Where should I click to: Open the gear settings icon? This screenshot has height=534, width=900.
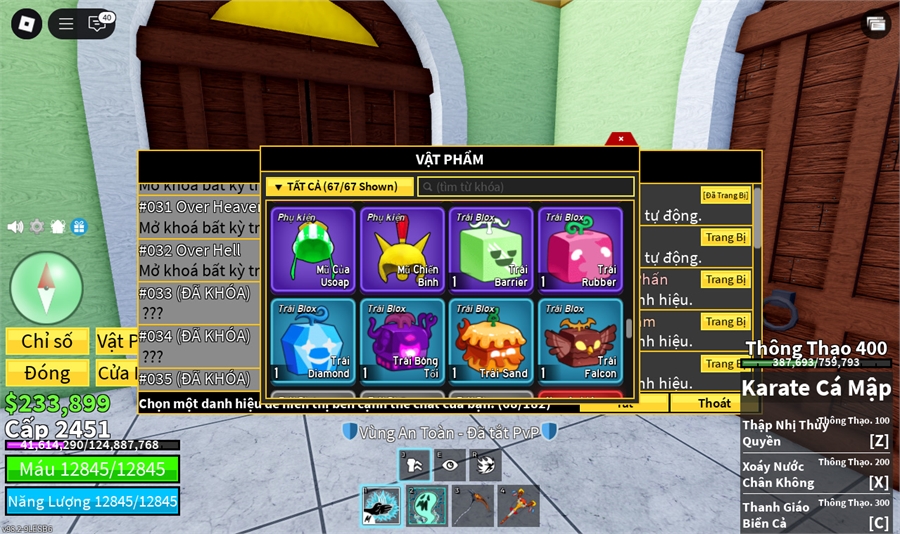coord(37,227)
